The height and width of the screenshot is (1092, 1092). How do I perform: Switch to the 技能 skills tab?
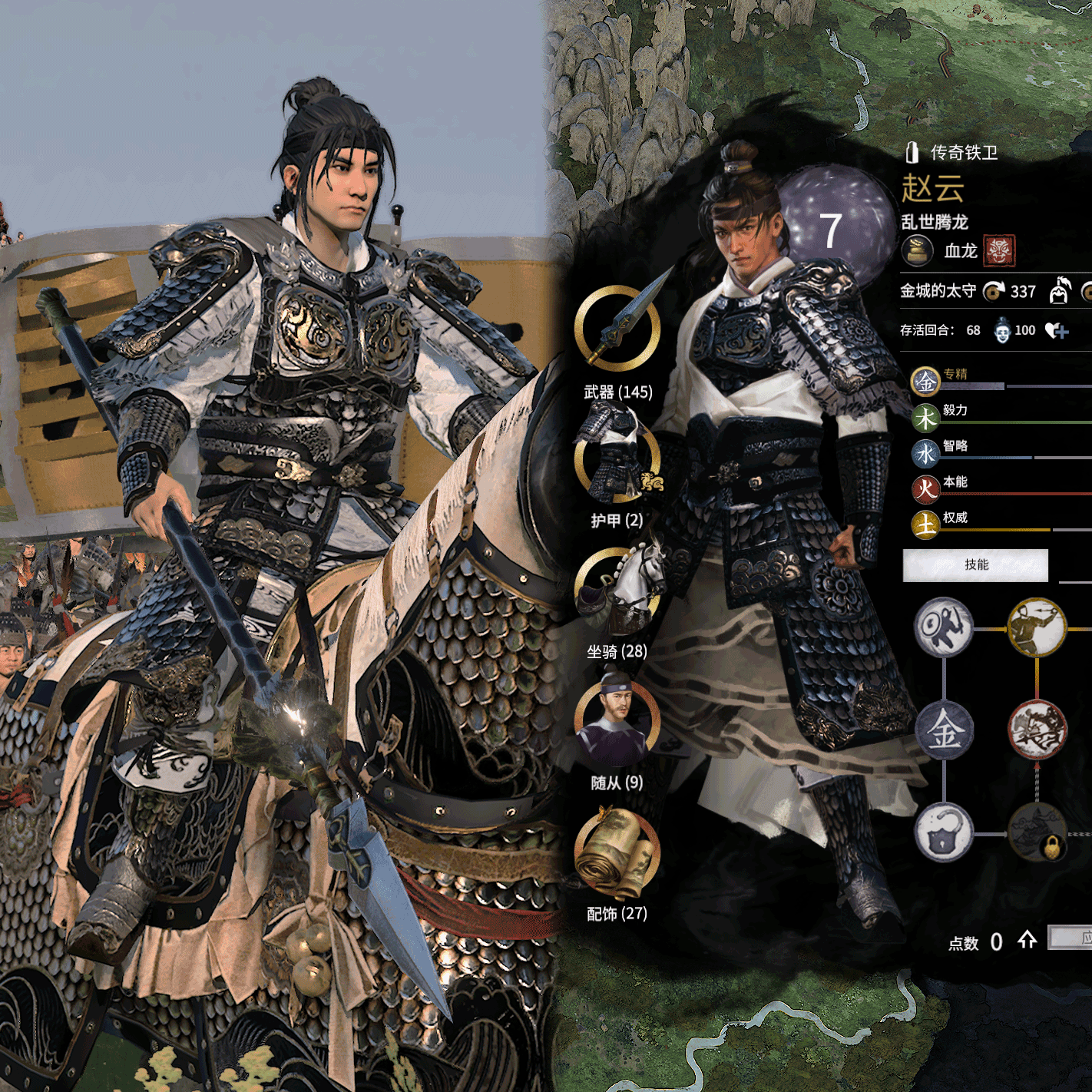point(975,565)
